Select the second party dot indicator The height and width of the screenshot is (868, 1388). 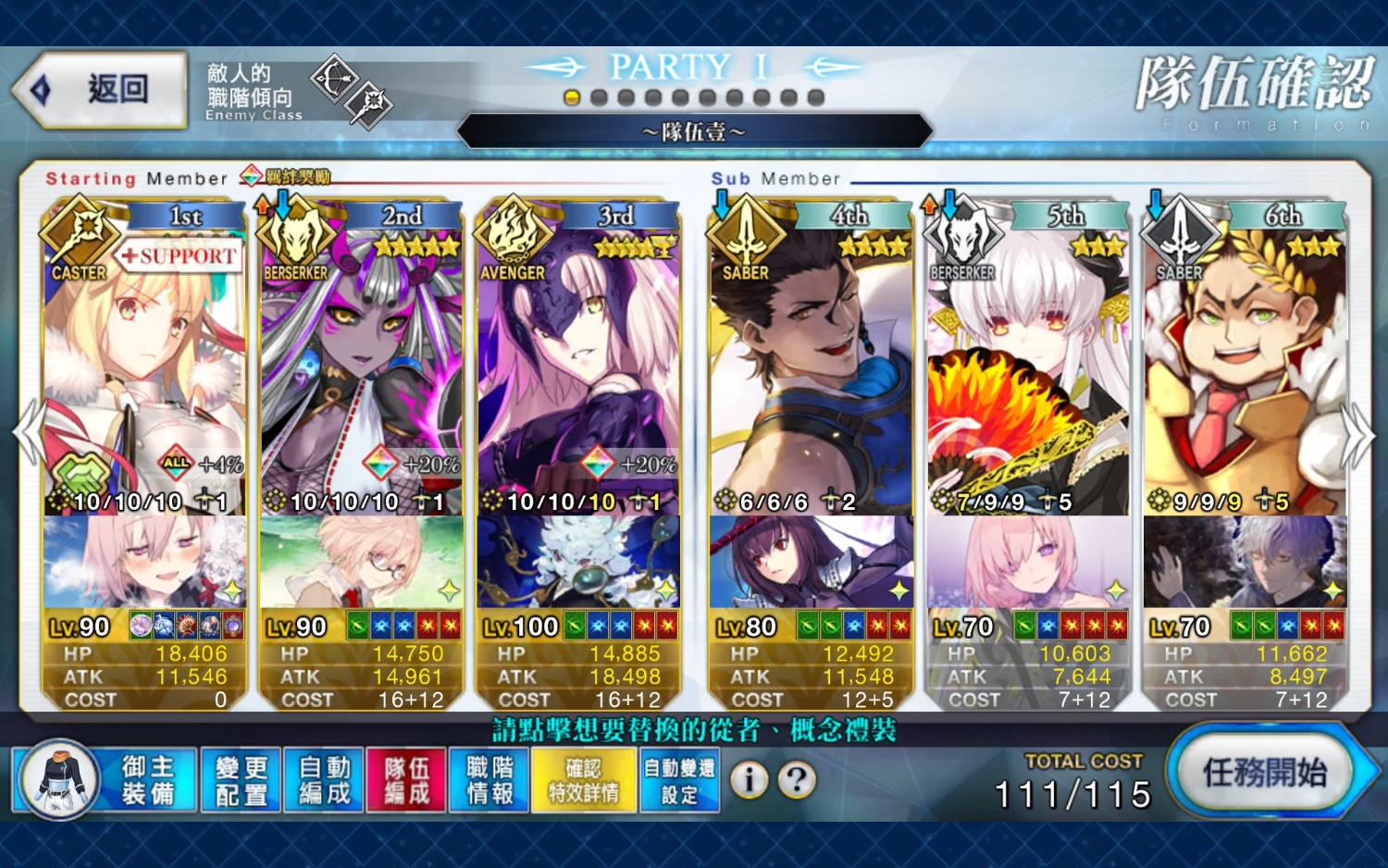pyautogui.click(x=599, y=97)
